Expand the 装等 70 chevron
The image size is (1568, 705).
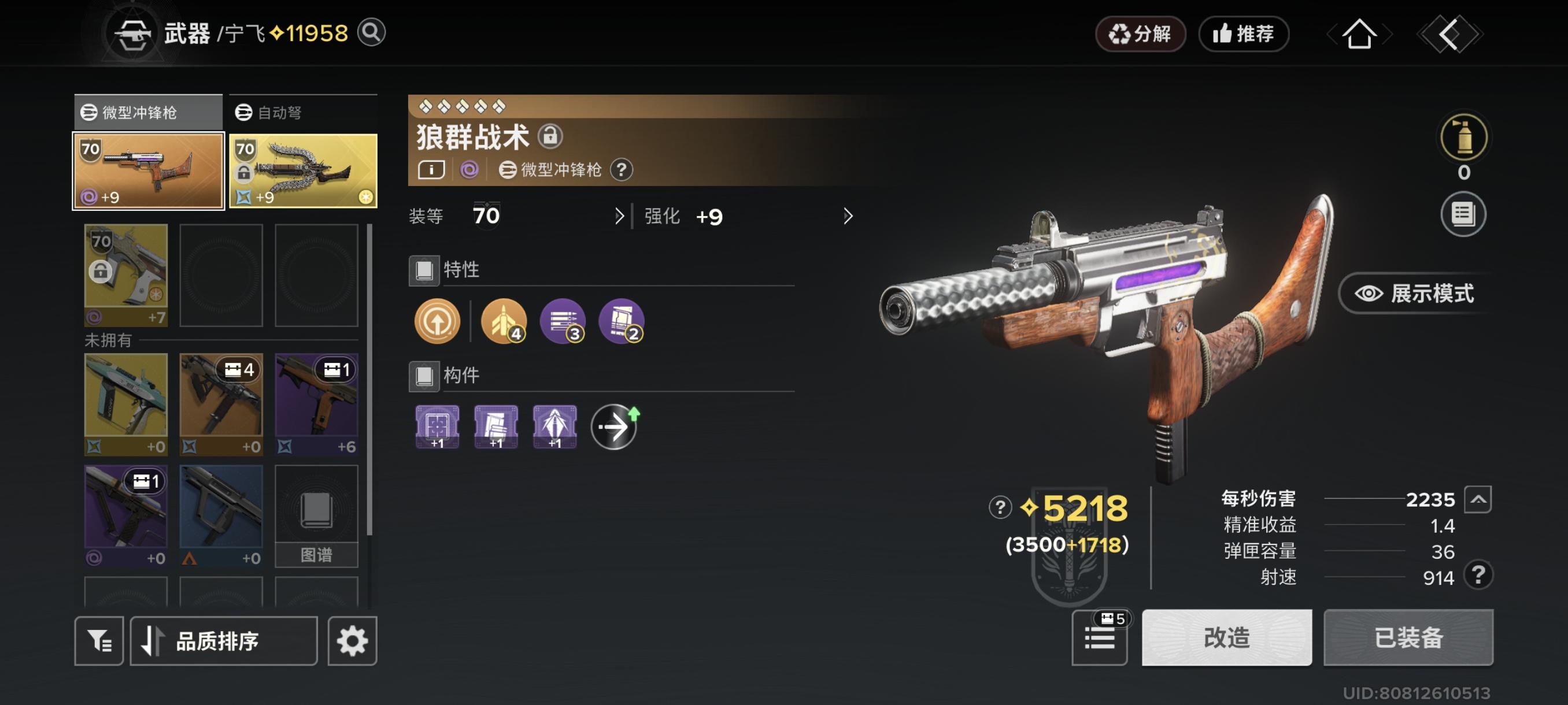(x=619, y=217)
